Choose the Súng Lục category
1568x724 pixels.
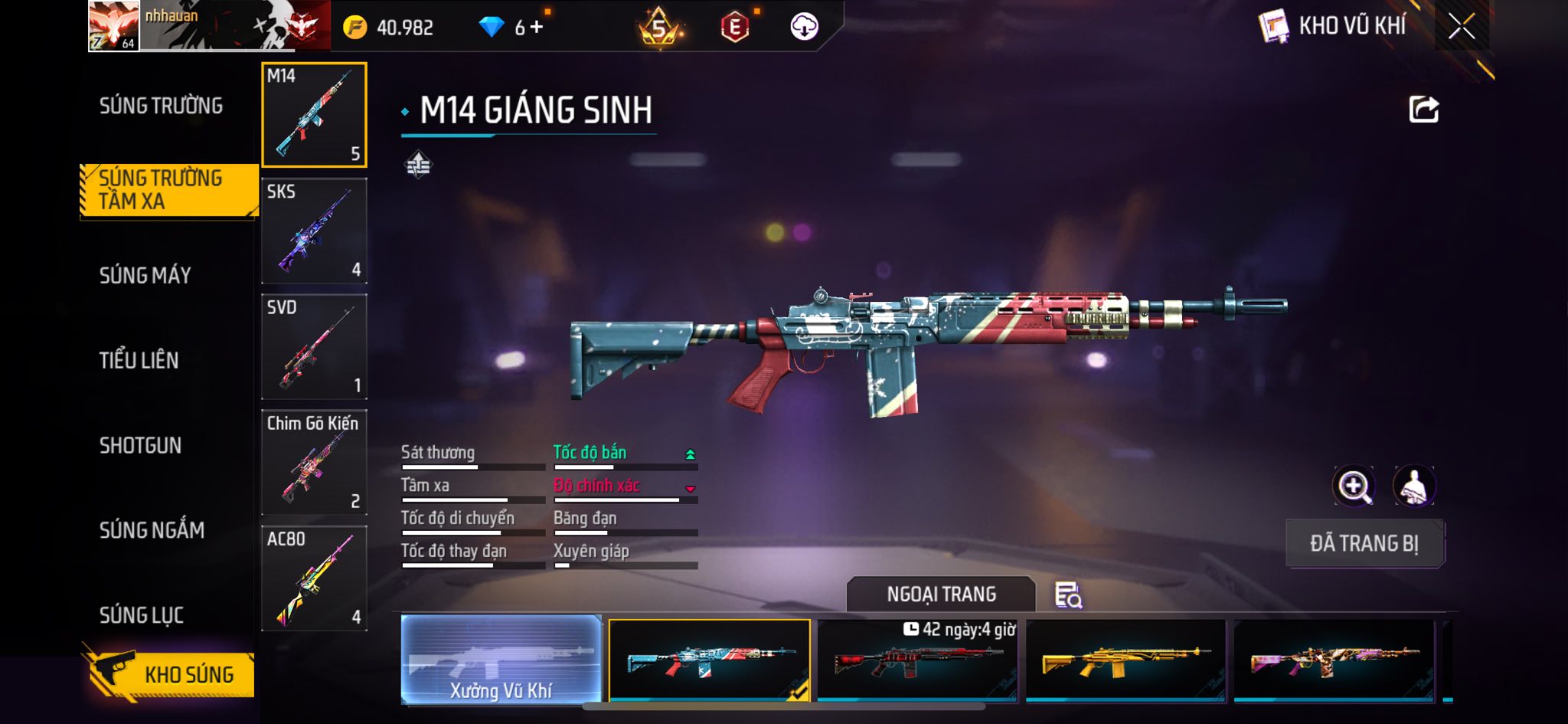pyautogui.click(x=141, y=615)
